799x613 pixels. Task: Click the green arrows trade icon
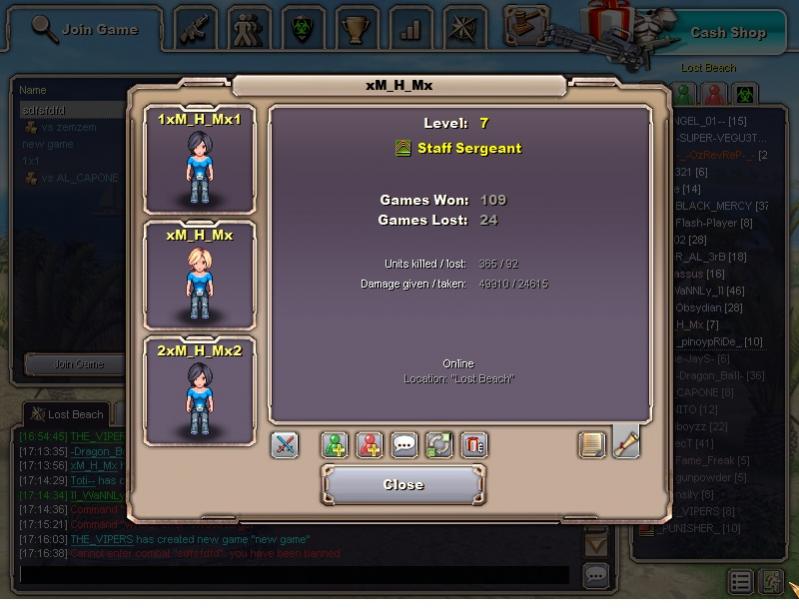tap(439, 445)
